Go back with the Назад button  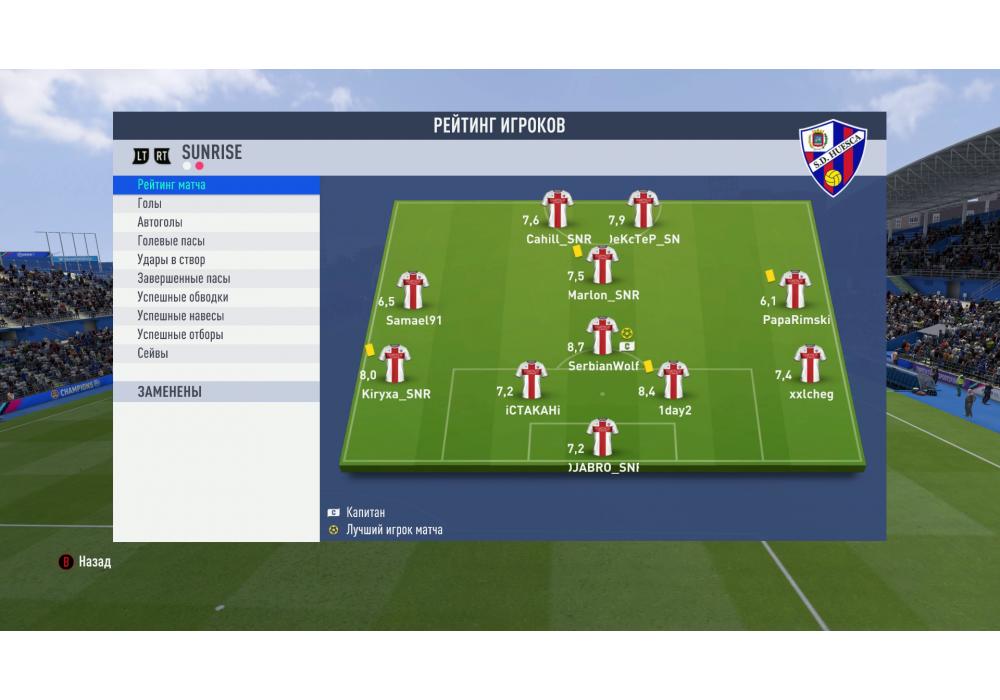86,562
